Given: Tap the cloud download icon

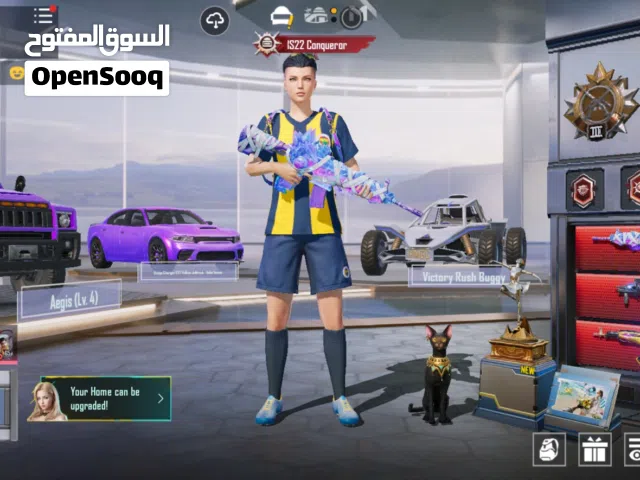Looking at the screenshot, I should (x=215, y=19).
